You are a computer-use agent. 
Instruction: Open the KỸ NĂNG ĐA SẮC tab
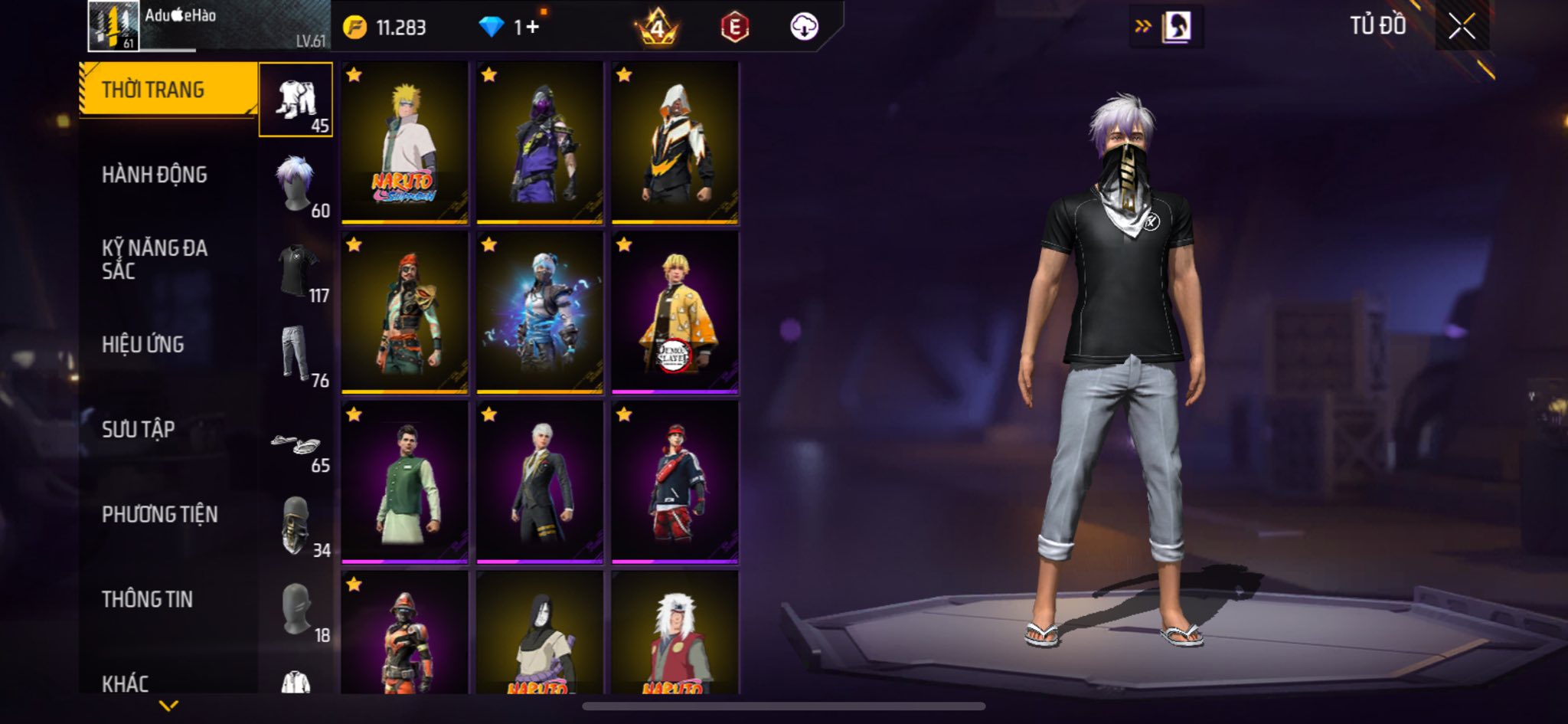click(x=155, y=259)
